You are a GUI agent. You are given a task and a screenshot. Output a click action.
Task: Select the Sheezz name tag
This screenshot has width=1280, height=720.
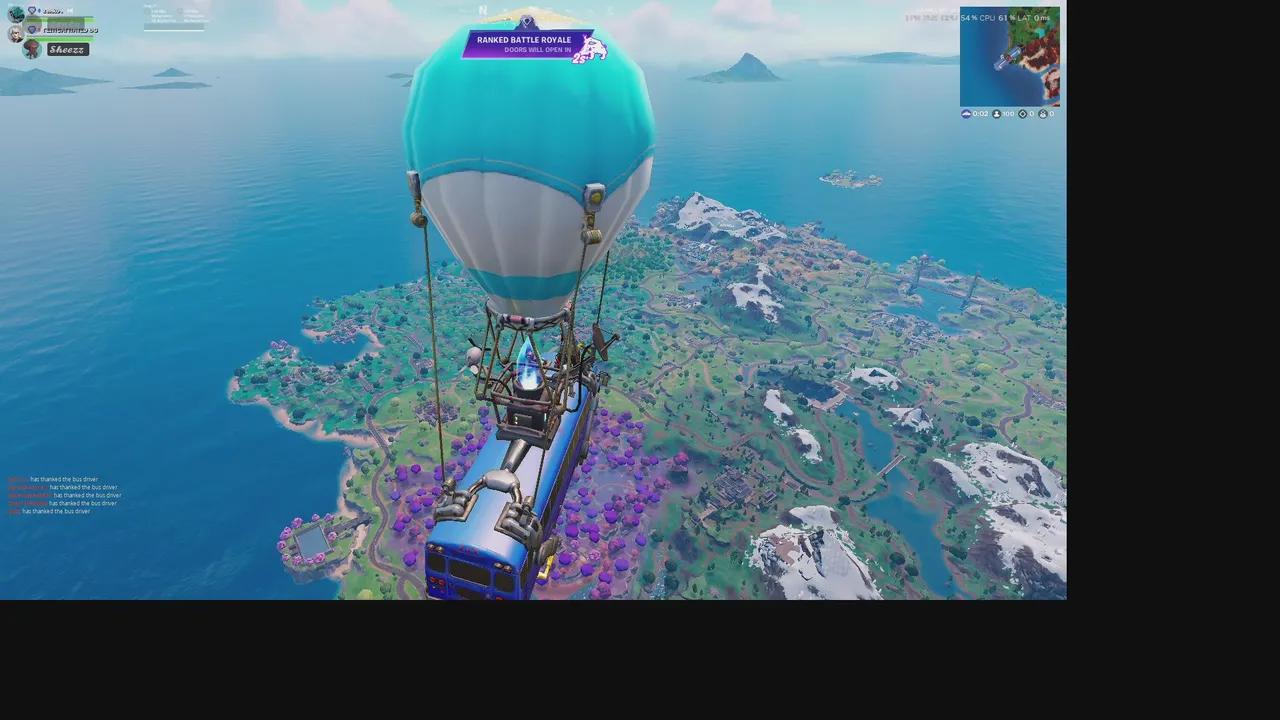(x=67, y=49)
